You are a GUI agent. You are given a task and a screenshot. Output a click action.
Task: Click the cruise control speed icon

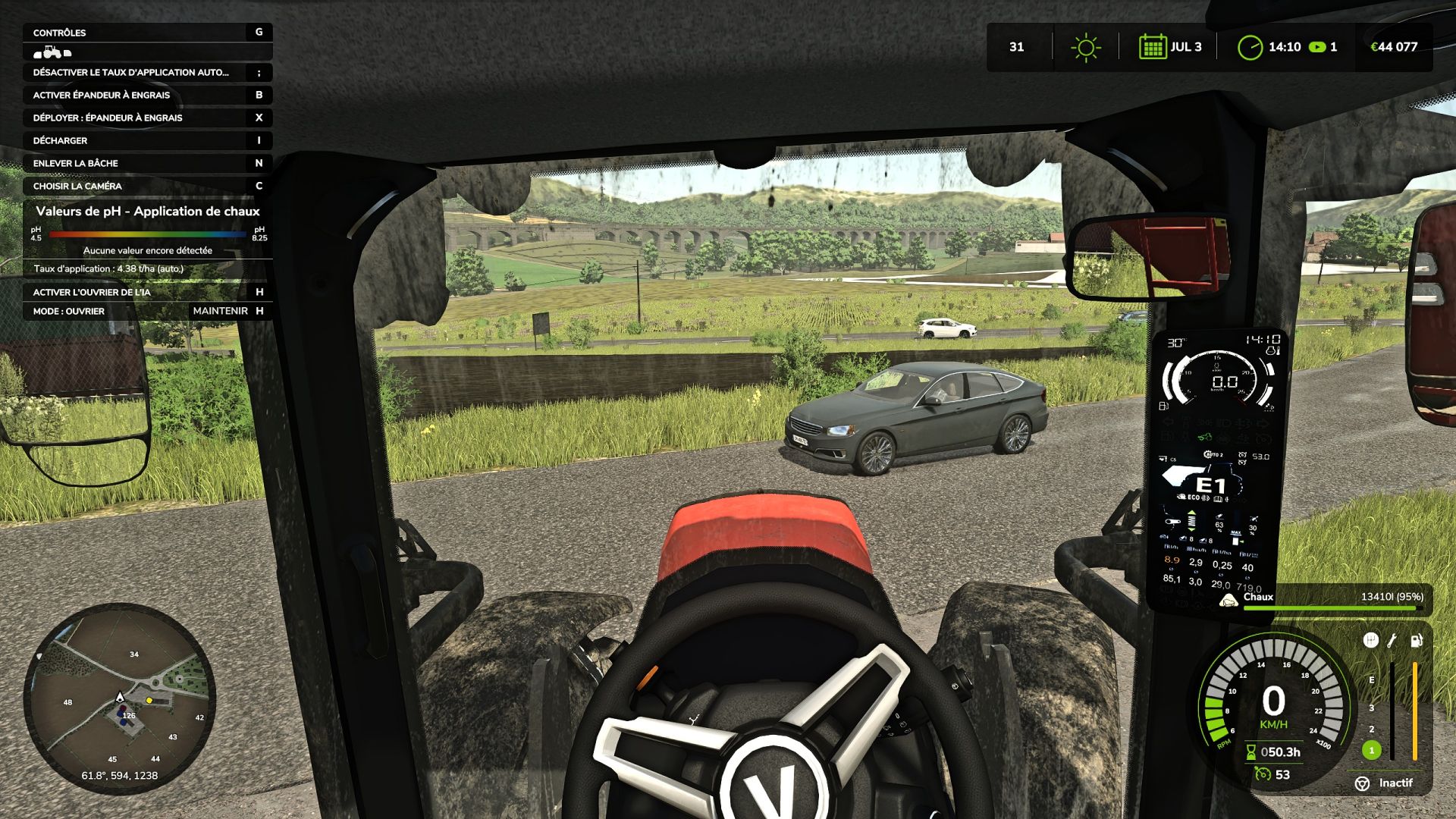pyautogui.click(x=1263, y=774)
